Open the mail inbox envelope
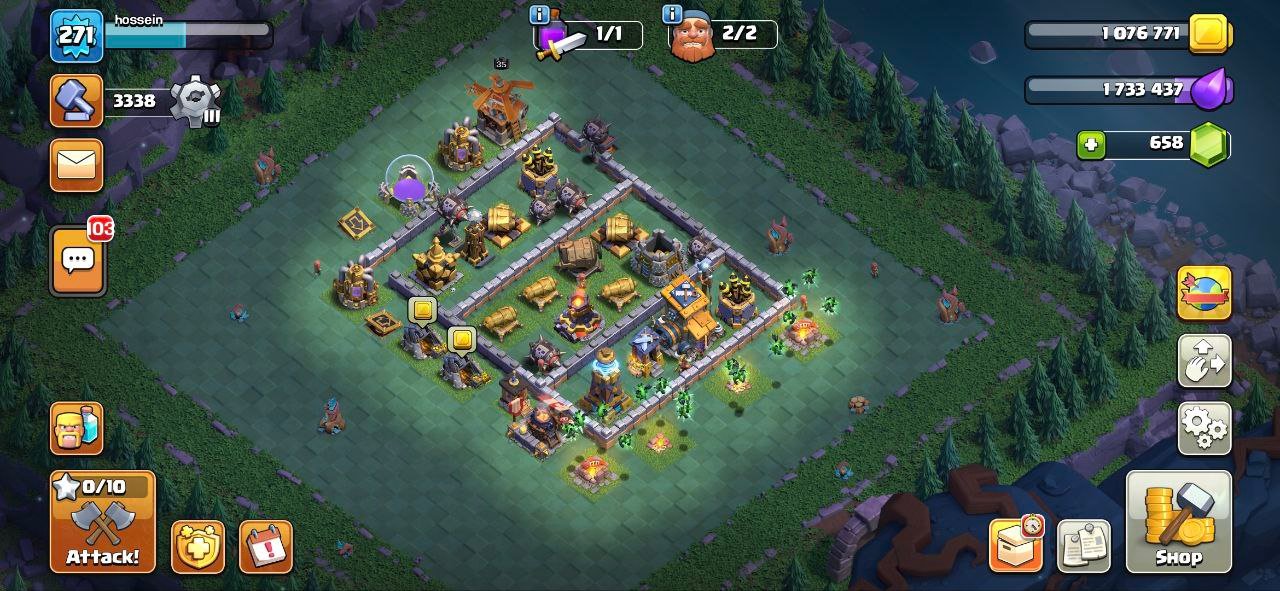This screenshot has height=591, width=1280. click(x=77, y=164)
